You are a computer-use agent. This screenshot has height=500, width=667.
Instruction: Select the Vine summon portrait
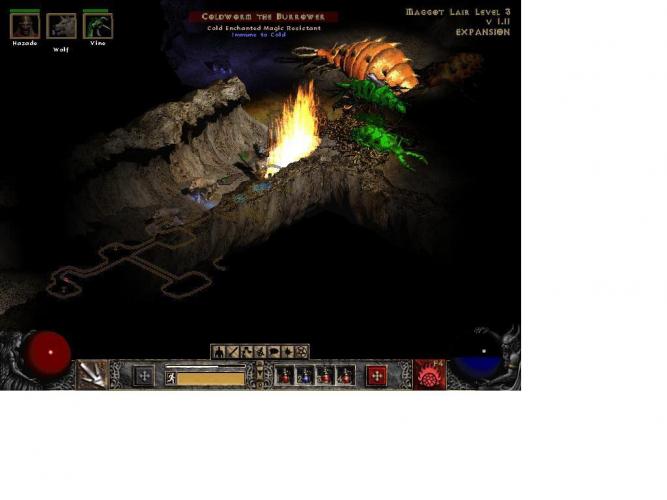tap(97, 26)
